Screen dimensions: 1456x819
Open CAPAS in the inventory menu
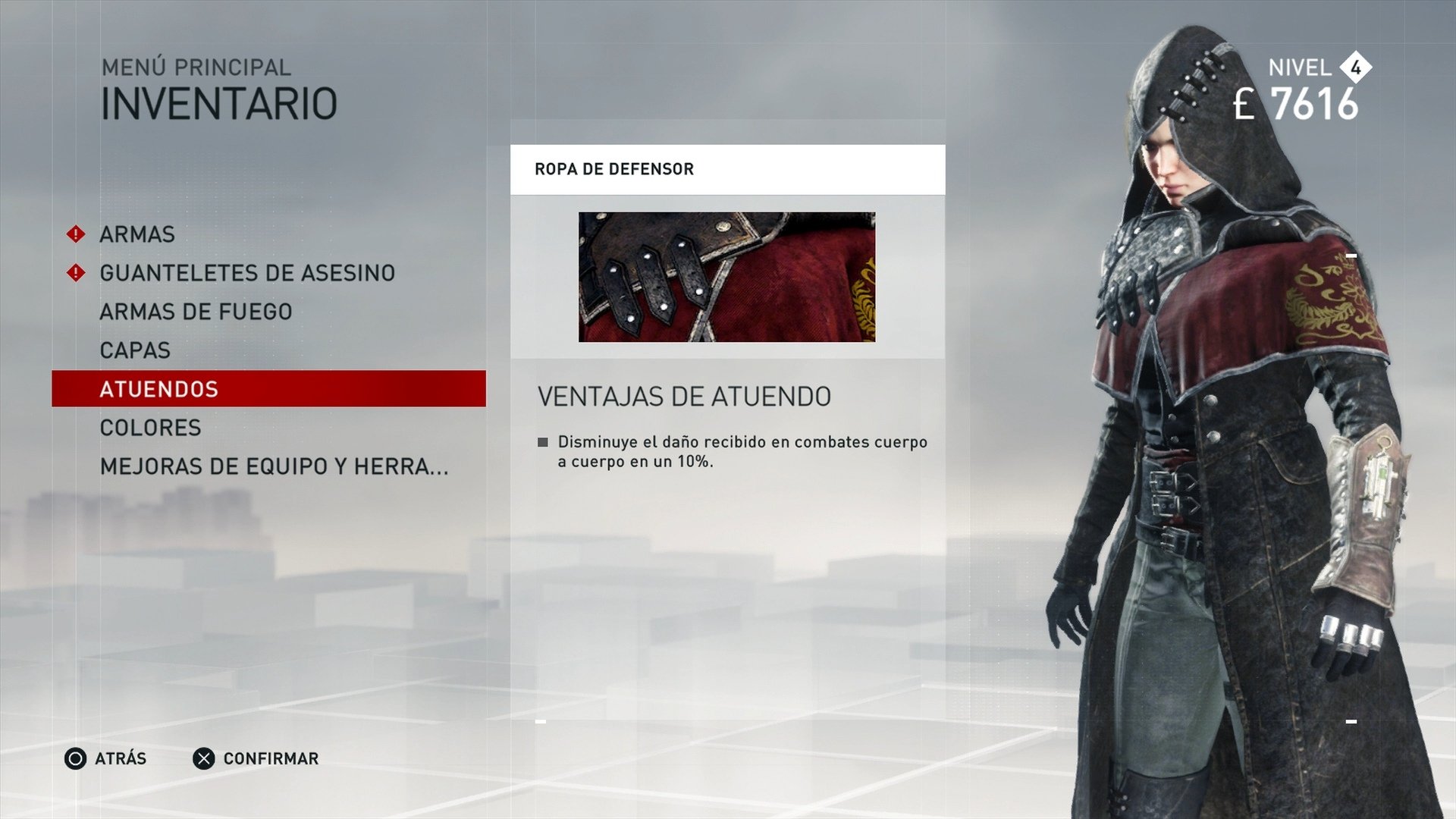tap(134, 350)
